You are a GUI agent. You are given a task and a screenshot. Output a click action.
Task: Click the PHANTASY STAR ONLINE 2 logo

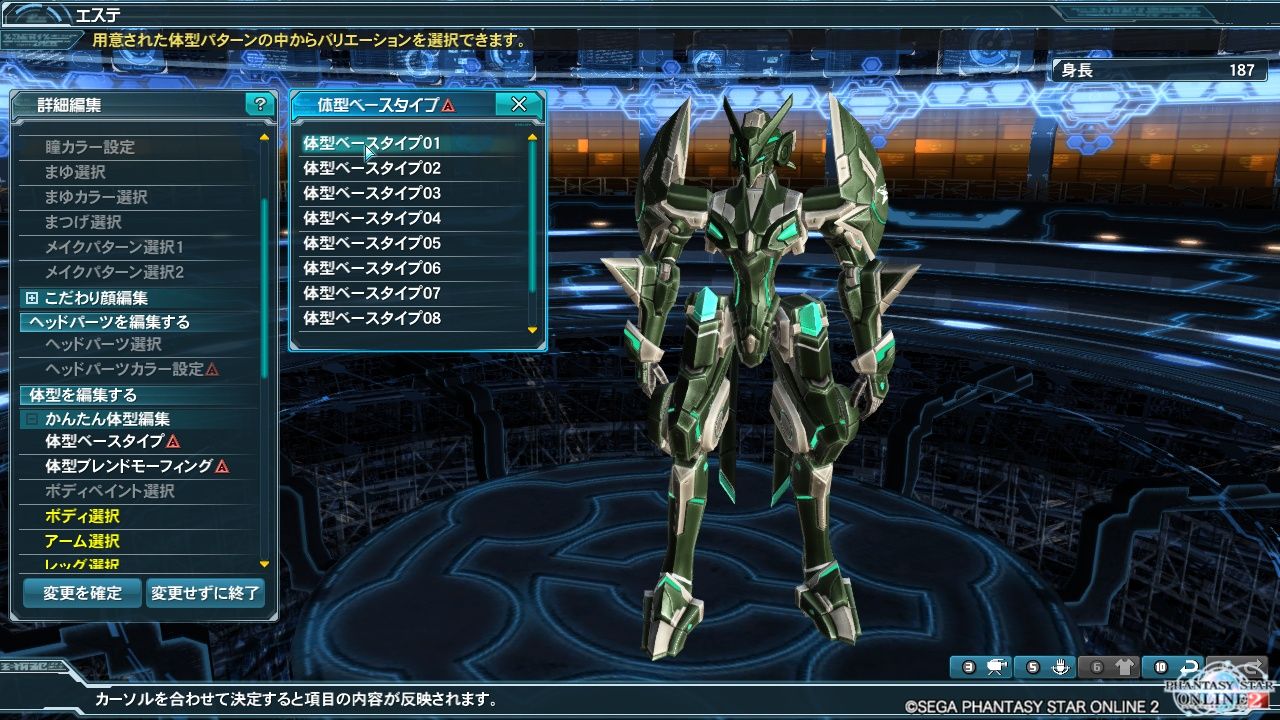[x=1220, y=690]
